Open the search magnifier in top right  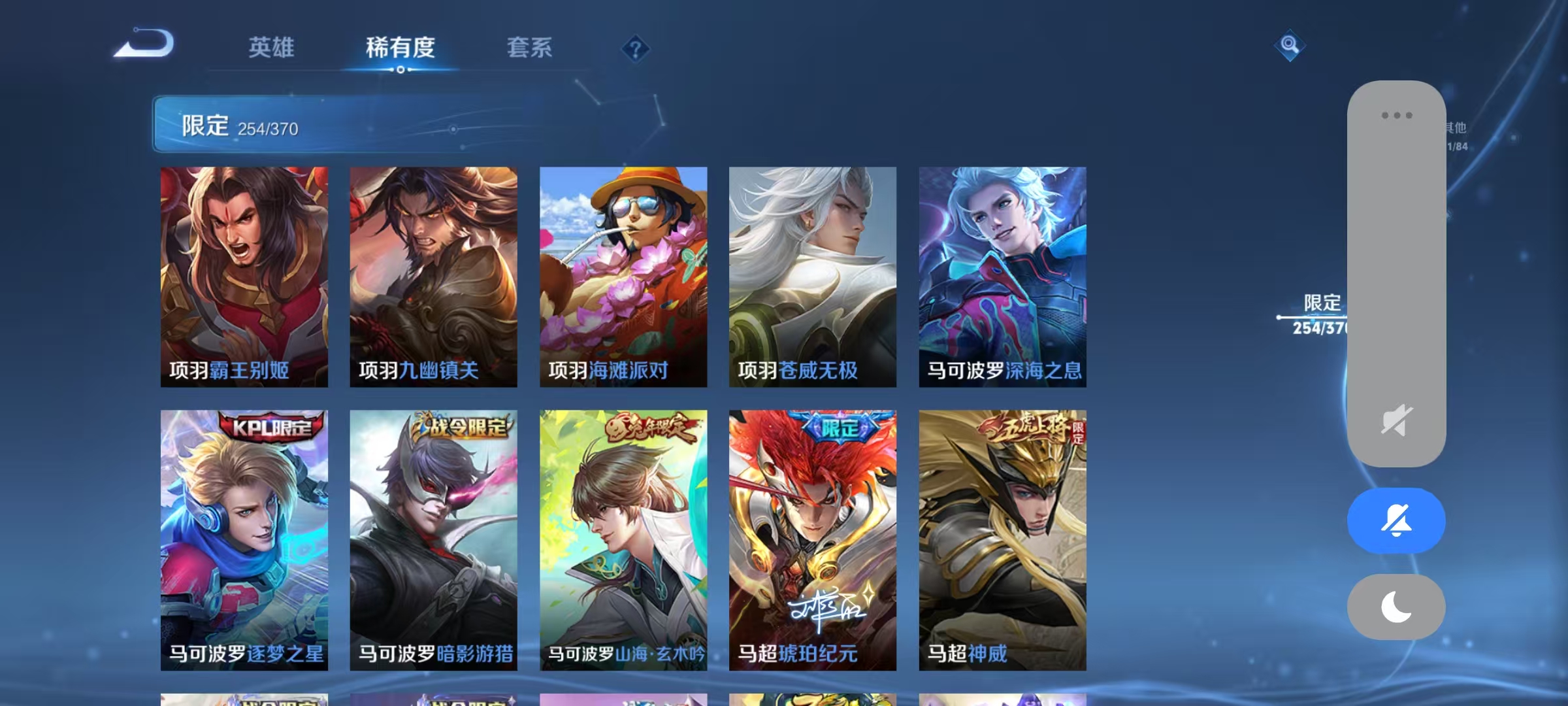click(x=1288, y=46)
